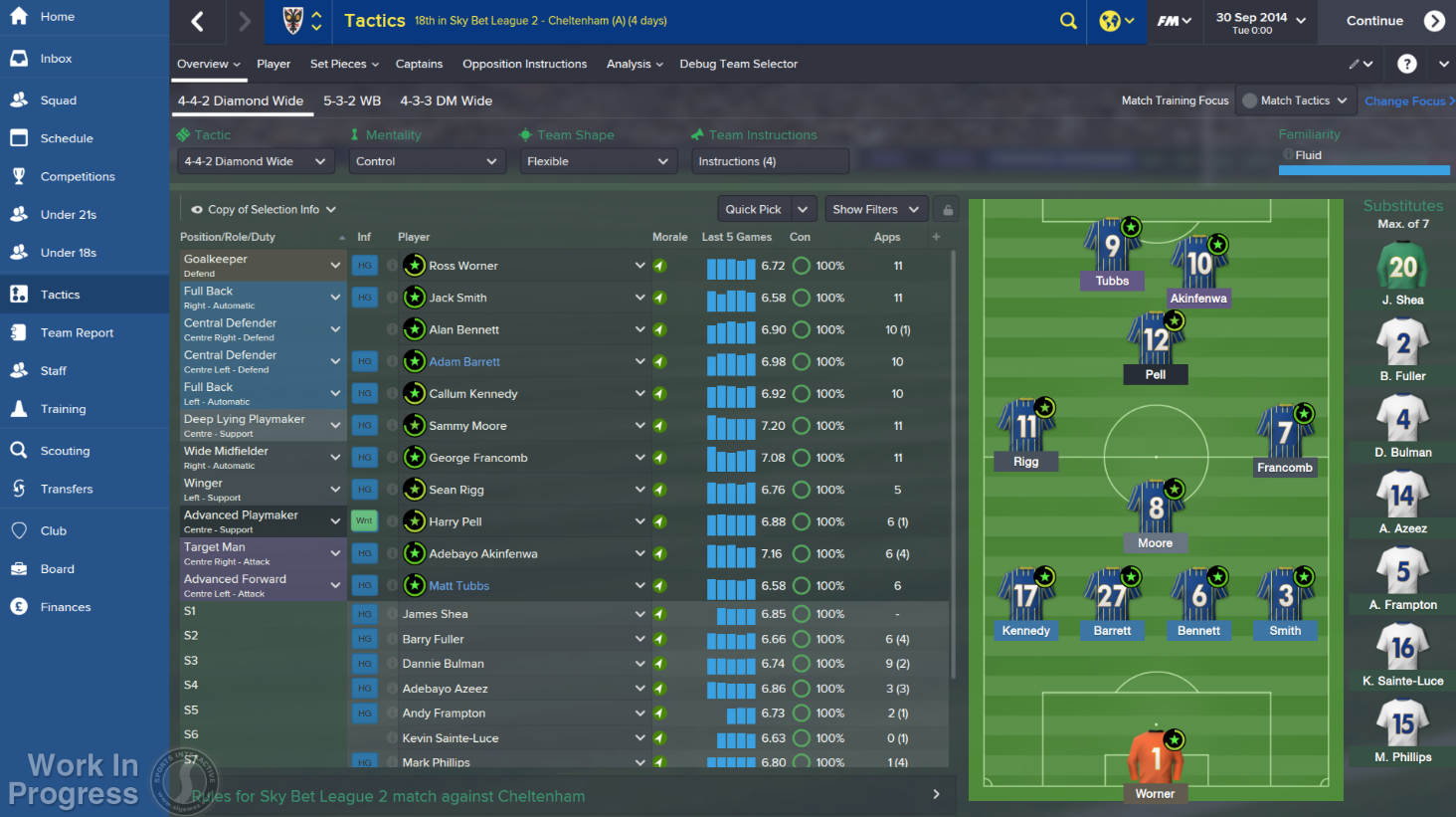
Task: Click the Familiarity Fluid progress bar
Action: coord(1364,169)
